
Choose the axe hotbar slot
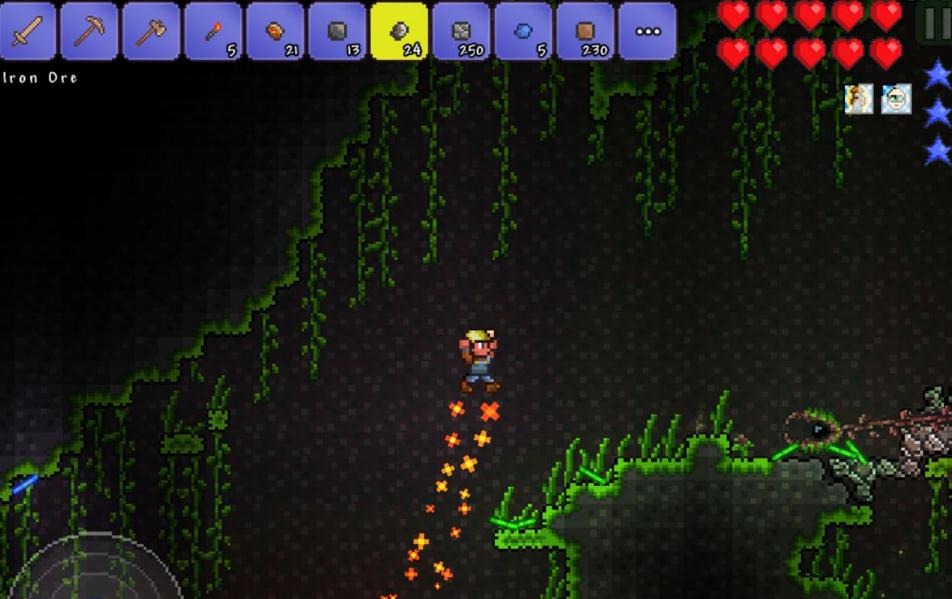151,30
